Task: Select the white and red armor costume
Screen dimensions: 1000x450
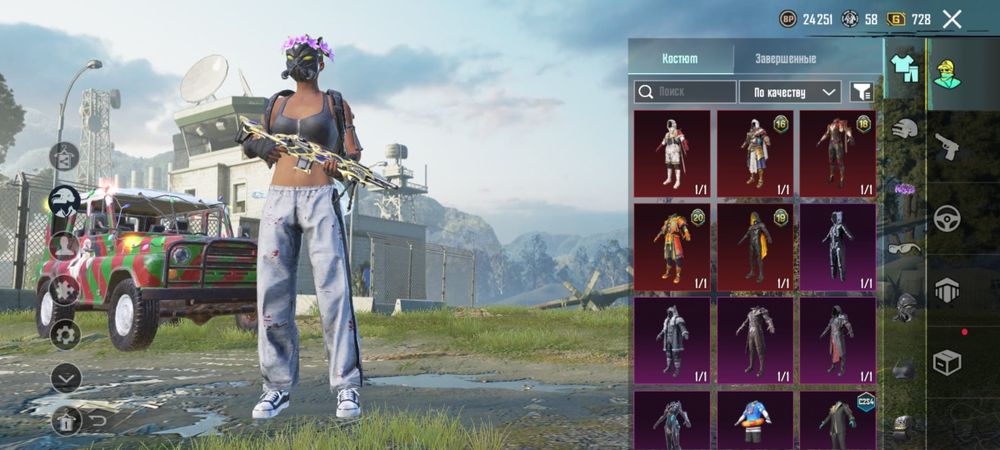Action: pyautogui.click(x=672, y=152)
